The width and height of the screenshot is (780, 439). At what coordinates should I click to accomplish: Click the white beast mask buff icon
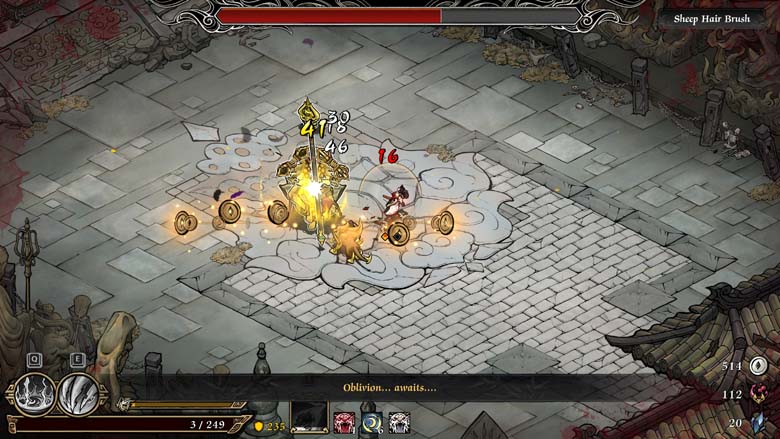click(x=399, y=422)
